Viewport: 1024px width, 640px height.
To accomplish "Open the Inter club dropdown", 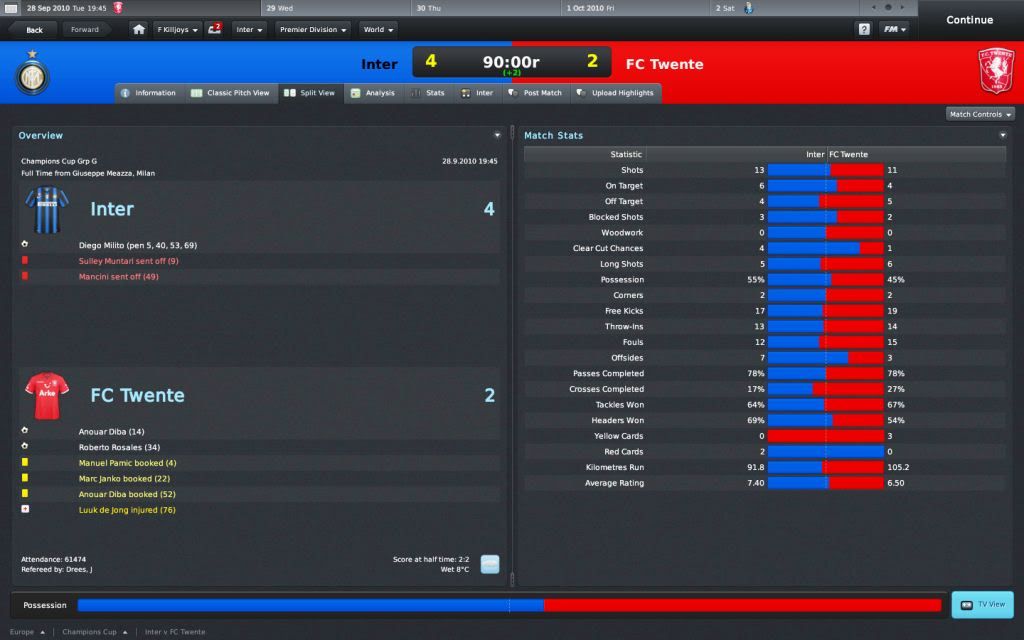I will (x=249, y=30).
